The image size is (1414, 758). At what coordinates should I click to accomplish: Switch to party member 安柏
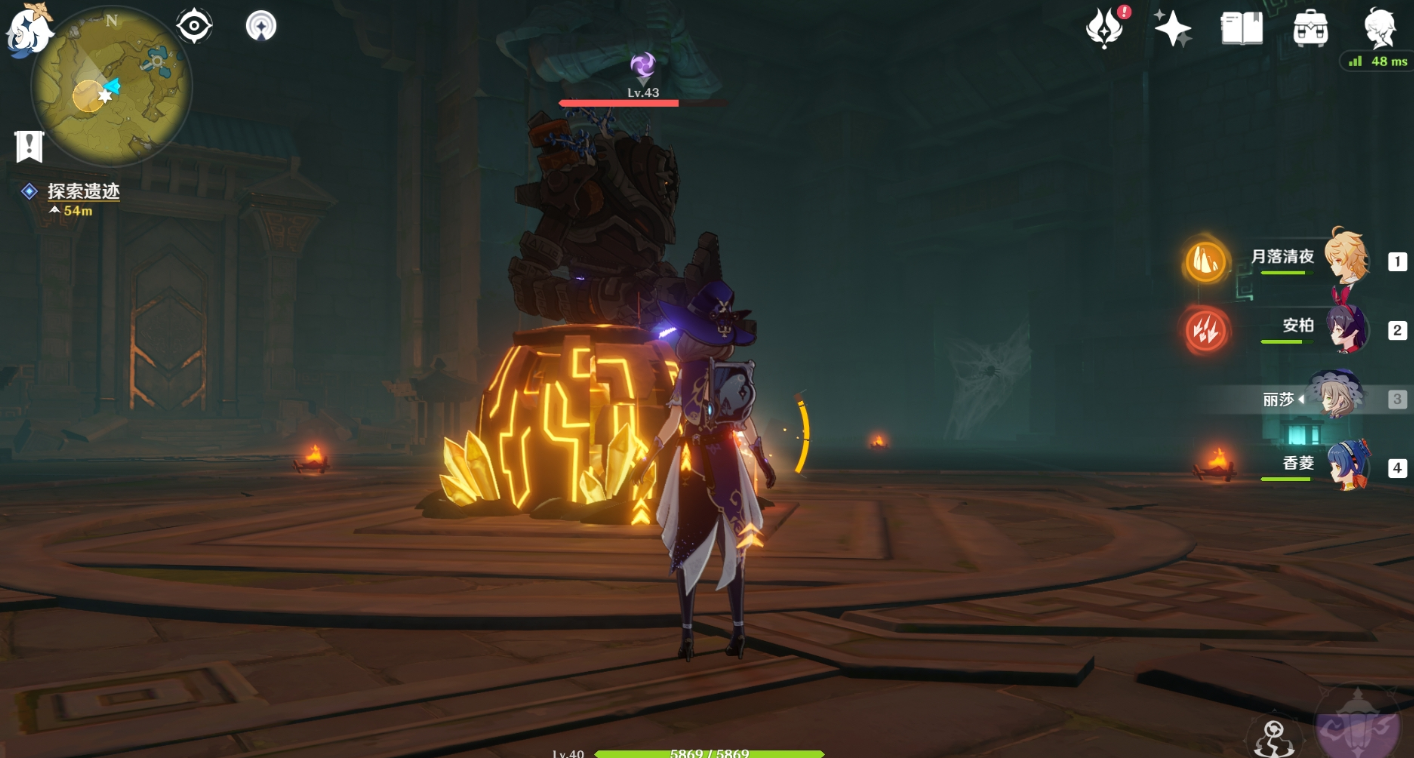coord(1346,329)
